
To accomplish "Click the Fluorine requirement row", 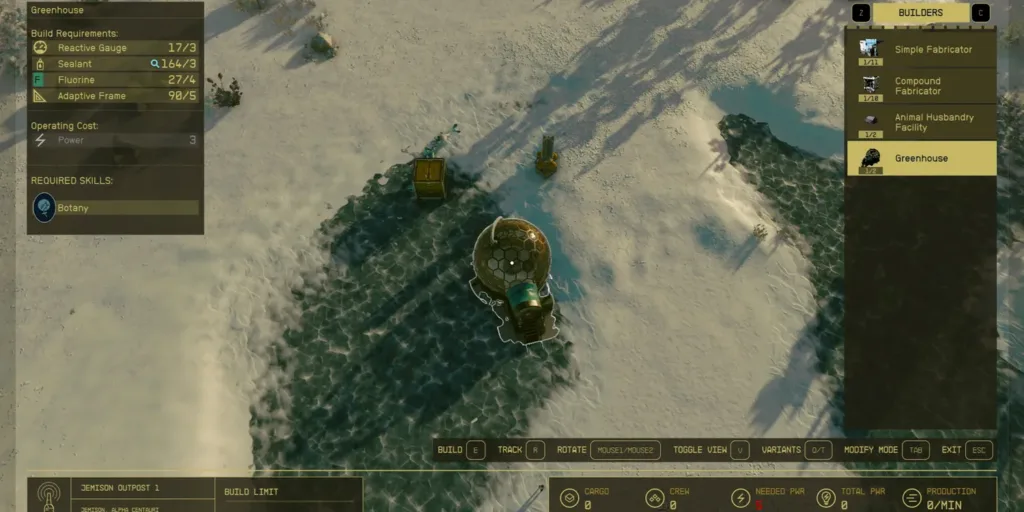I will [115, 80].
